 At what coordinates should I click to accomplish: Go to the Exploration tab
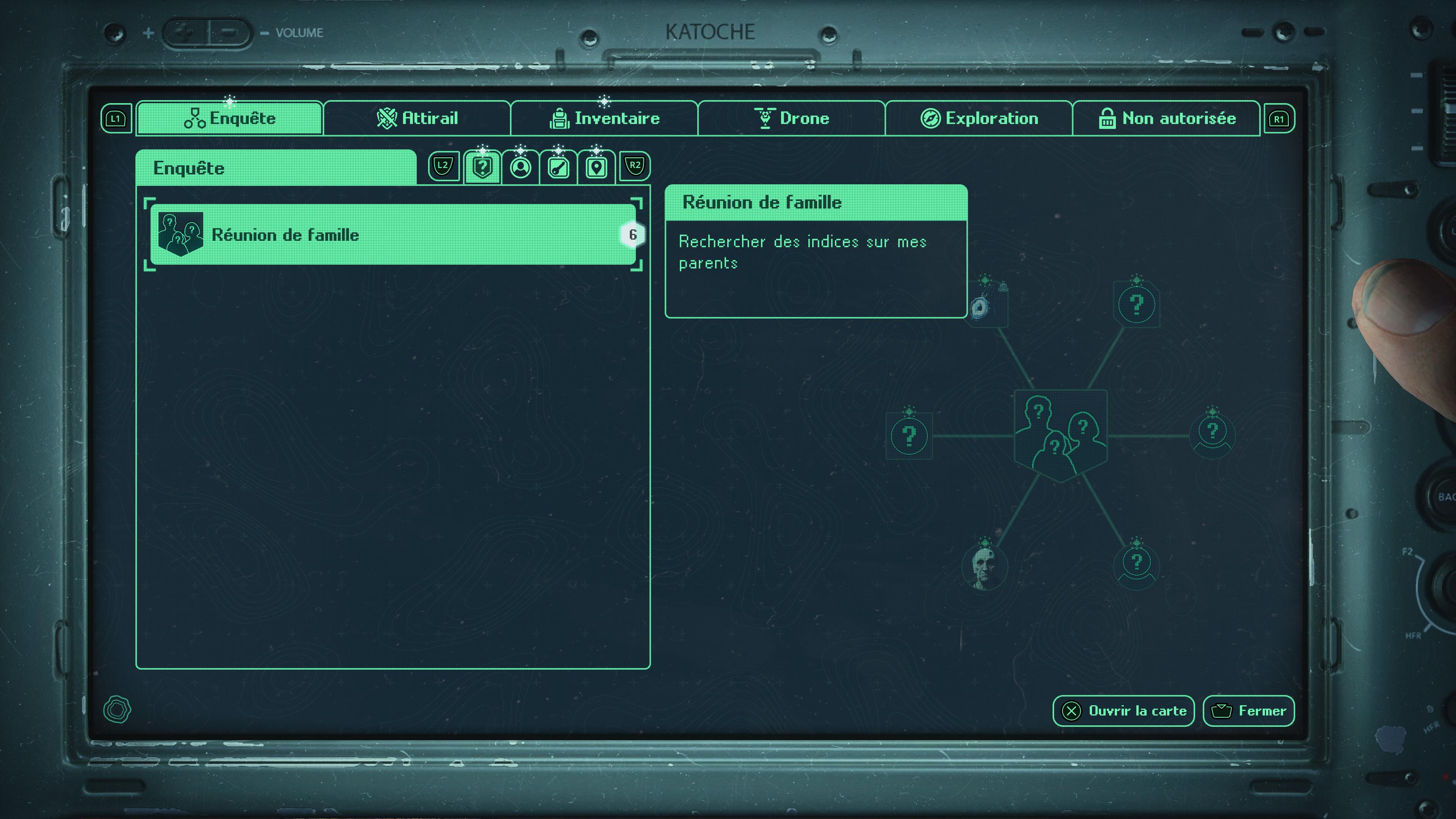click(979, 119)
